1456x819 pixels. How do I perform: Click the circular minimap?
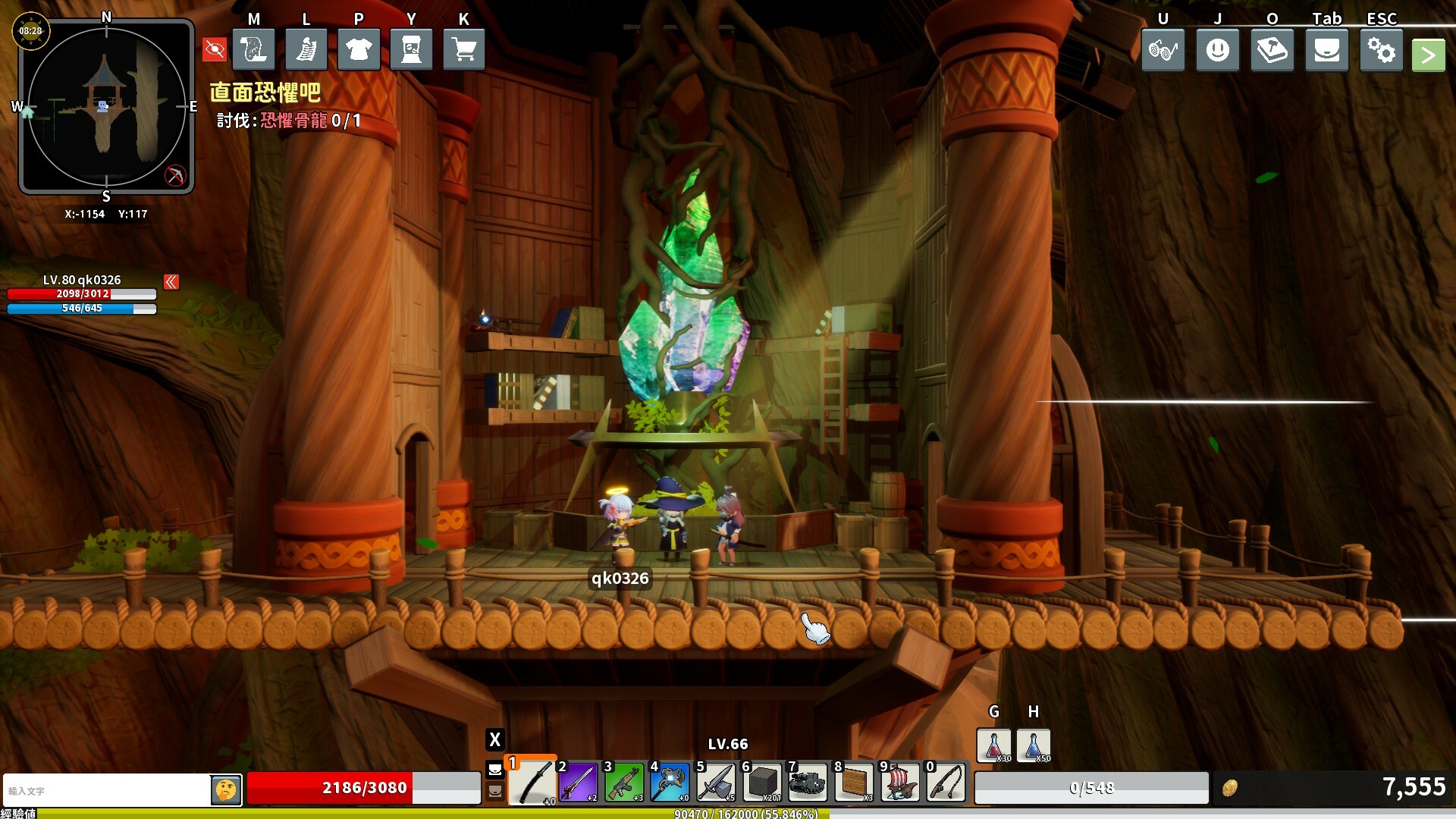point(106,106)
